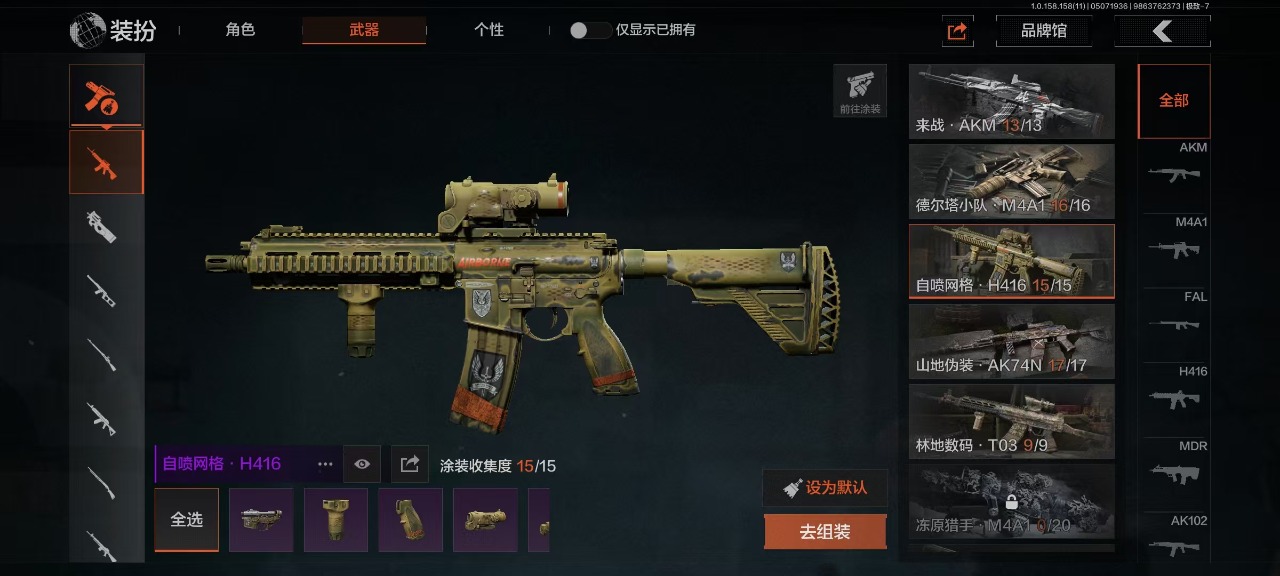Go back with the arrow button
The image size is (1280, 576).
(x=1162, y=31)
